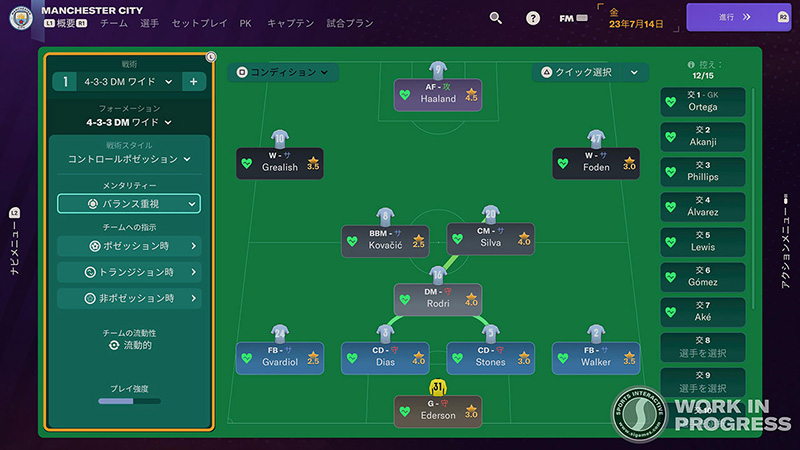
Task: Expand 非ポゼッション時 team instructions
Action: pyautogui.click(x=129, y=298)
